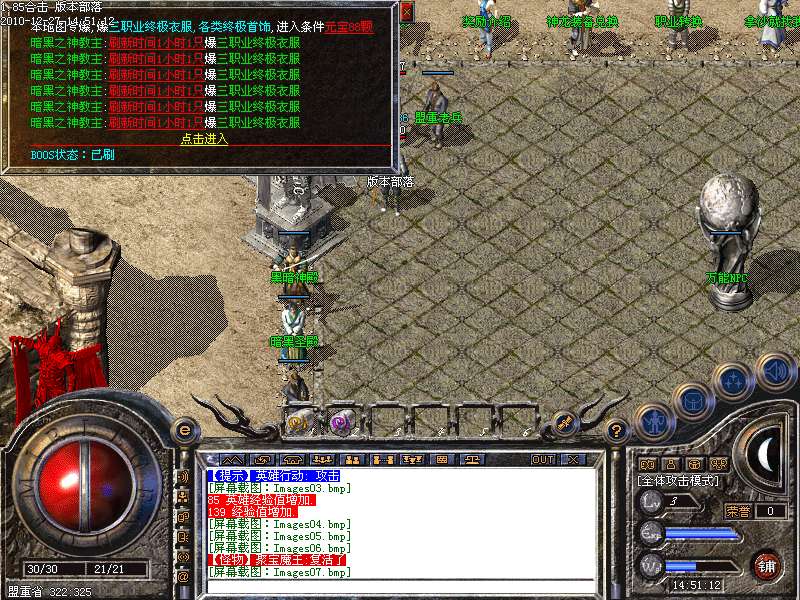Click the '@' chat channel button
This screenshot has height=600, width=800.
coord(183,576)
